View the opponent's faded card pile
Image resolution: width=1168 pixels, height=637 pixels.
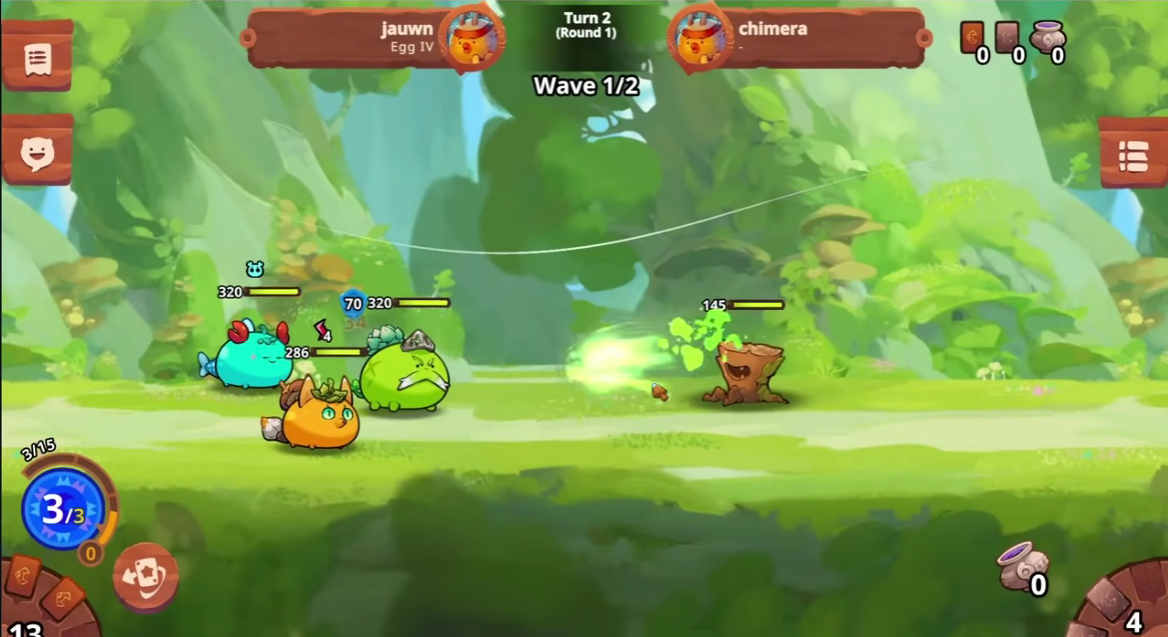click(x=1008, y=38)
